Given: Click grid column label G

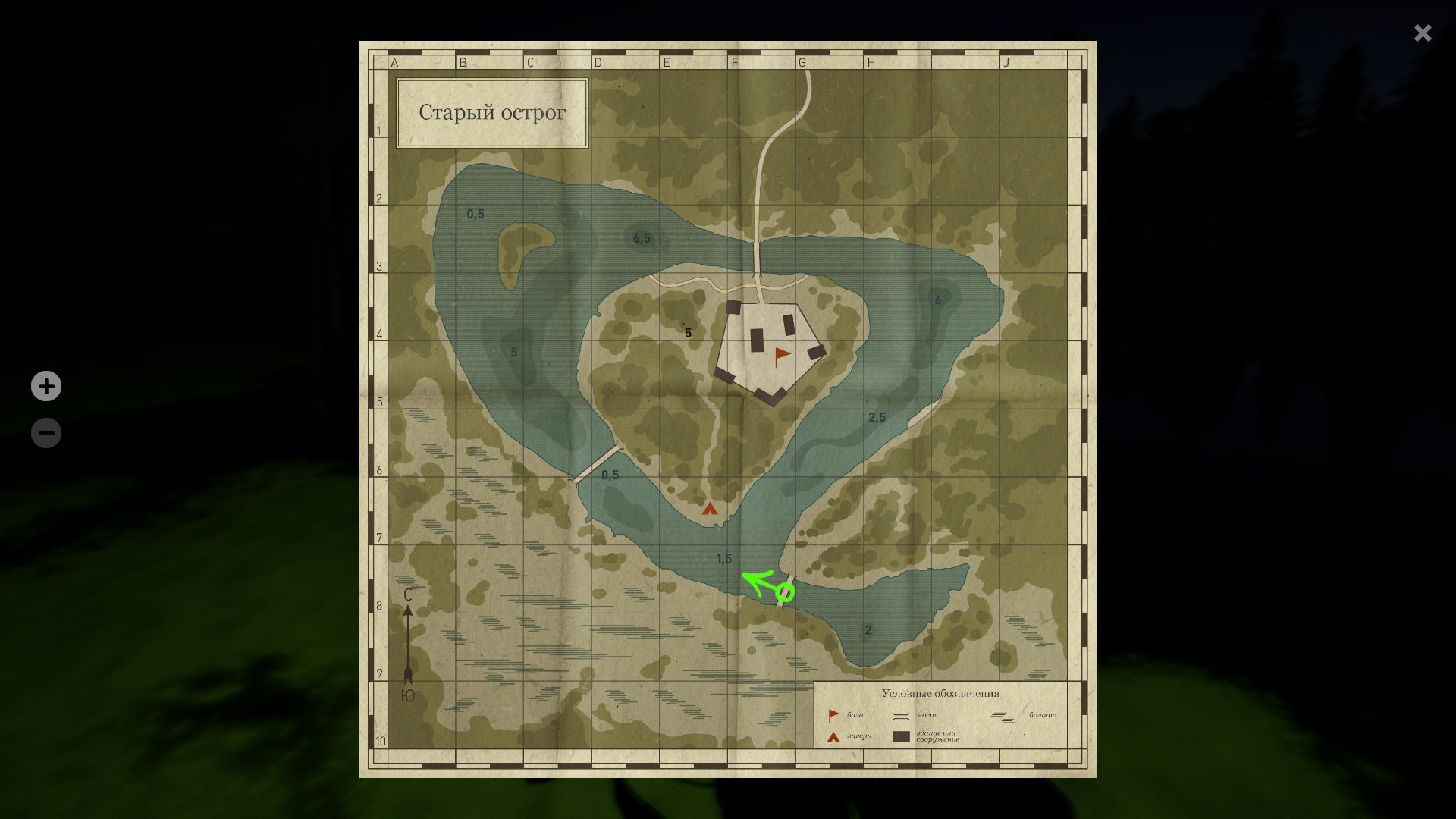Looking at the screenshot, I should pos(802,63).
